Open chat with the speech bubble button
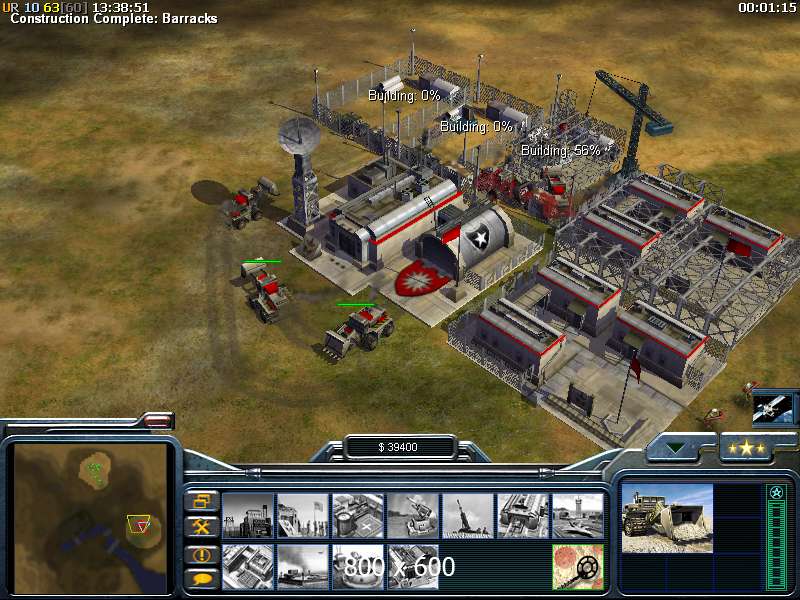The height and width of the screenshot is (600, 800). 202,578
